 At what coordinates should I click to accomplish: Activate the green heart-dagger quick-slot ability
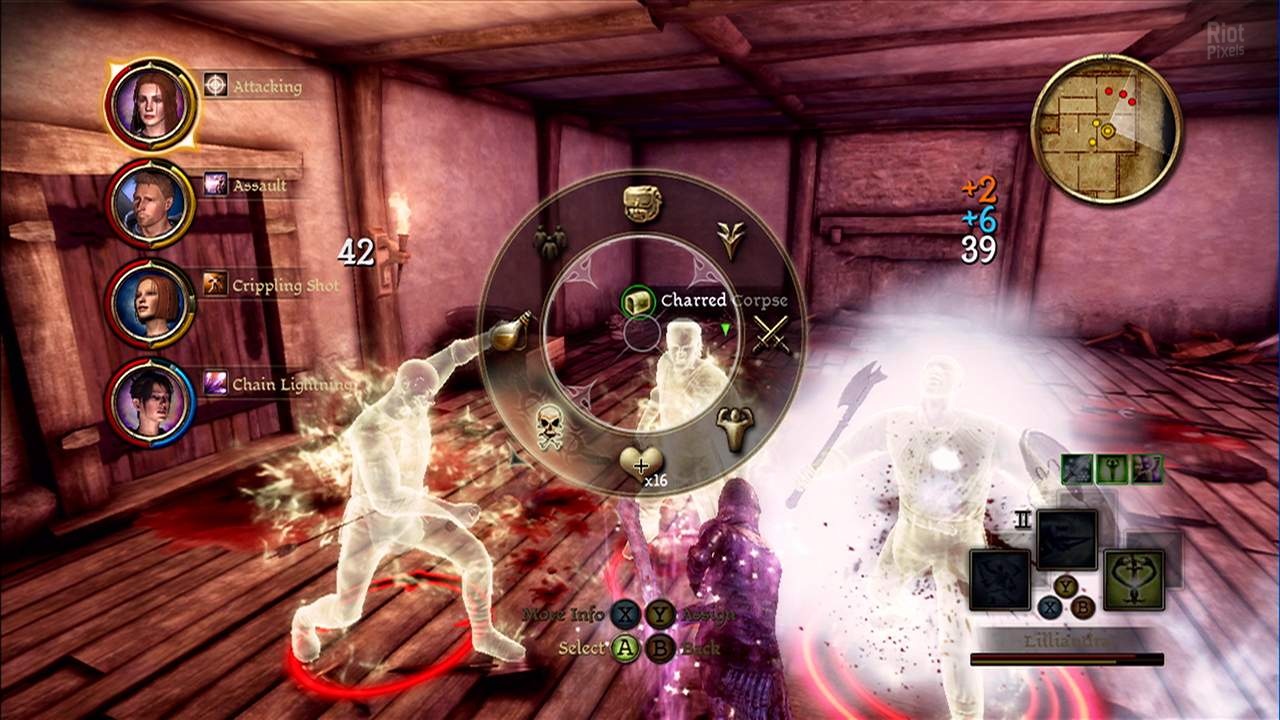pyautogui.click(x=1134, y=580)
